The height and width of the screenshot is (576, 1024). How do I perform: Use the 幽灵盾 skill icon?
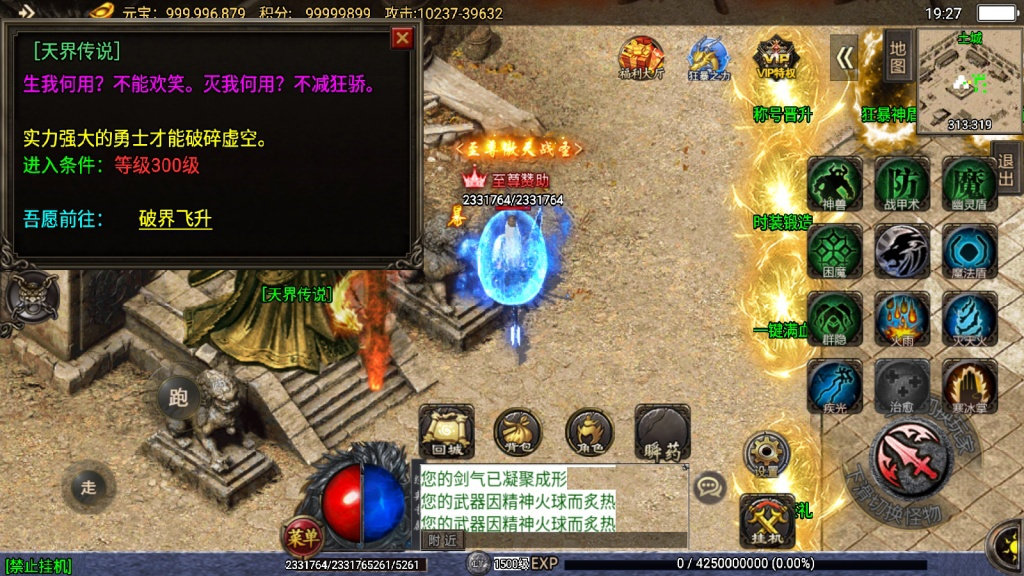click(x=968, y=184)
